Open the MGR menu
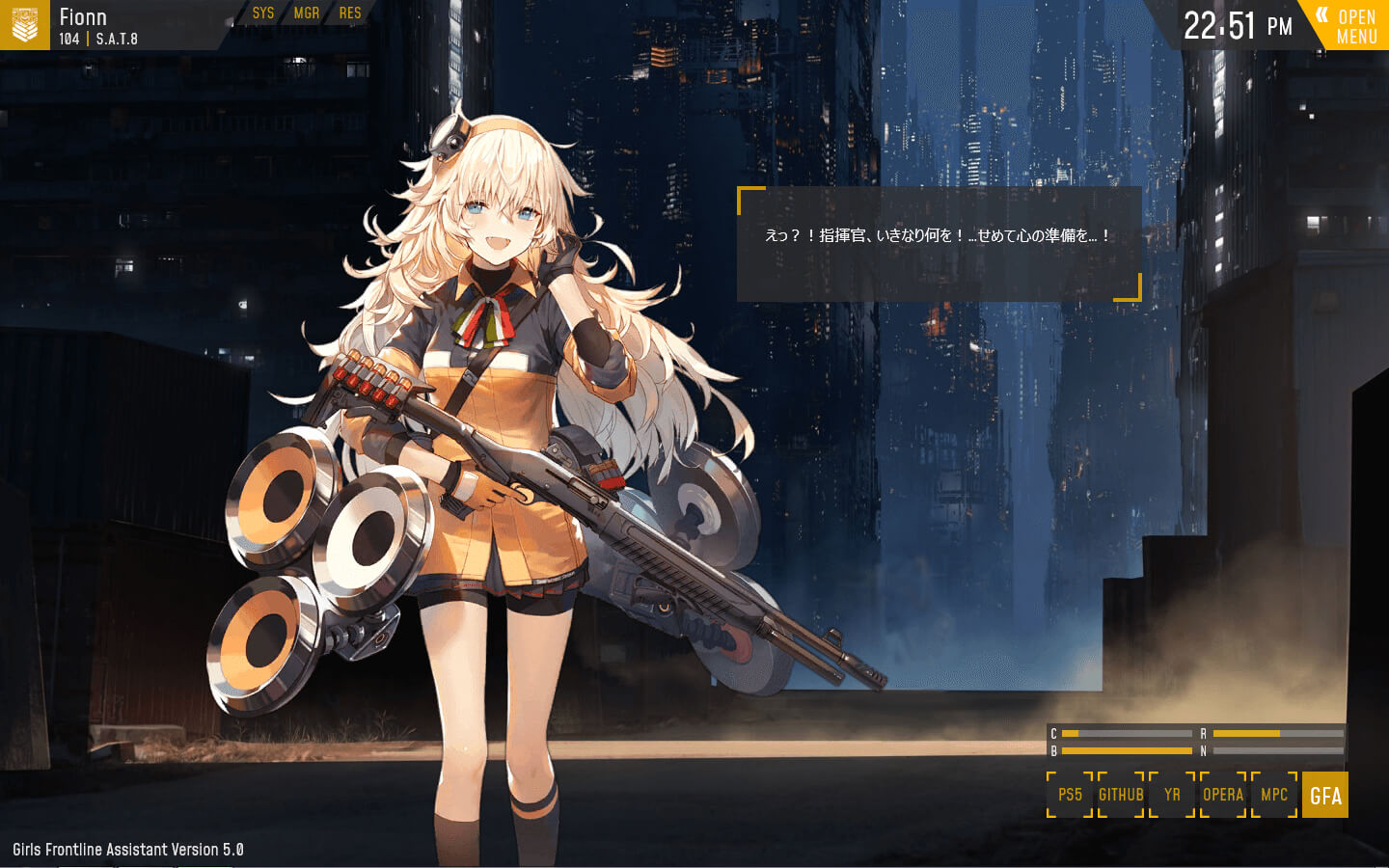Viewport: 1389px width, 868px height. point(307,14)
